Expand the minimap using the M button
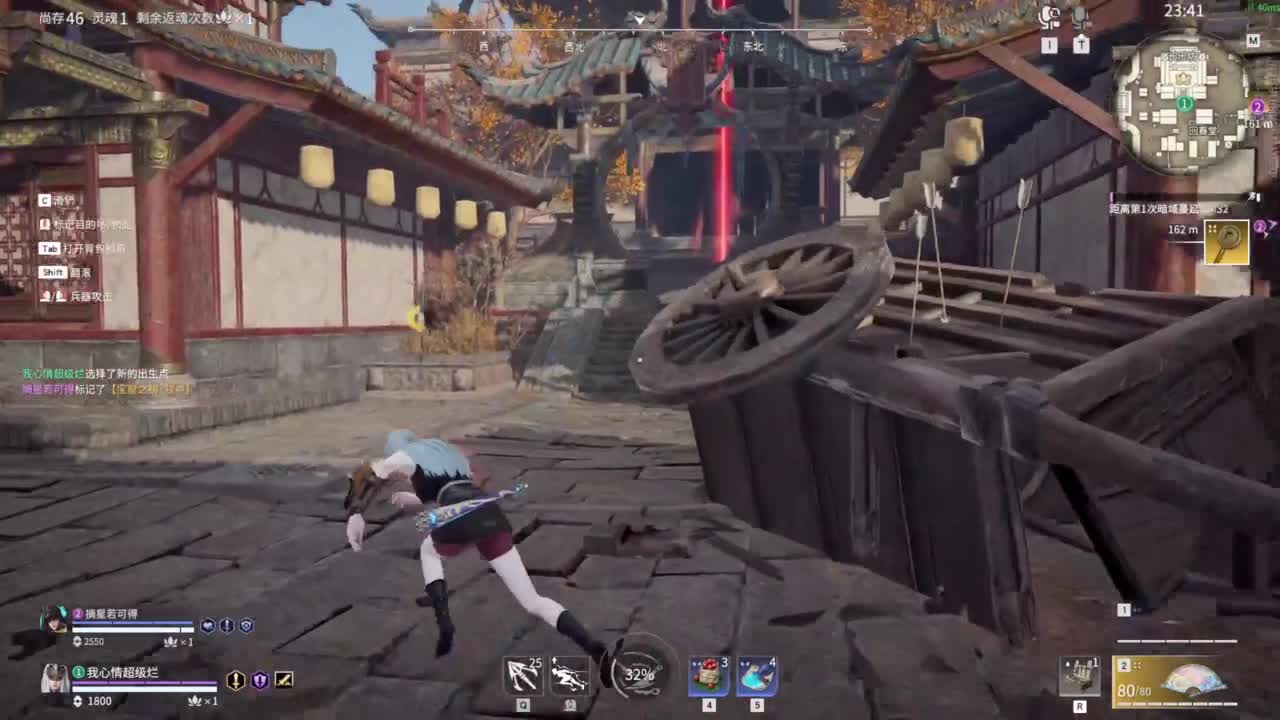1280x720 pixels. click(1252, 41)
